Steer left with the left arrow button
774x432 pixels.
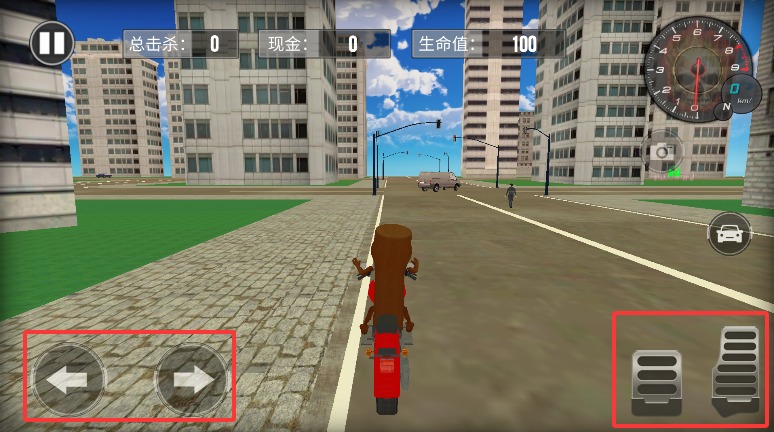tap(68, 379)
